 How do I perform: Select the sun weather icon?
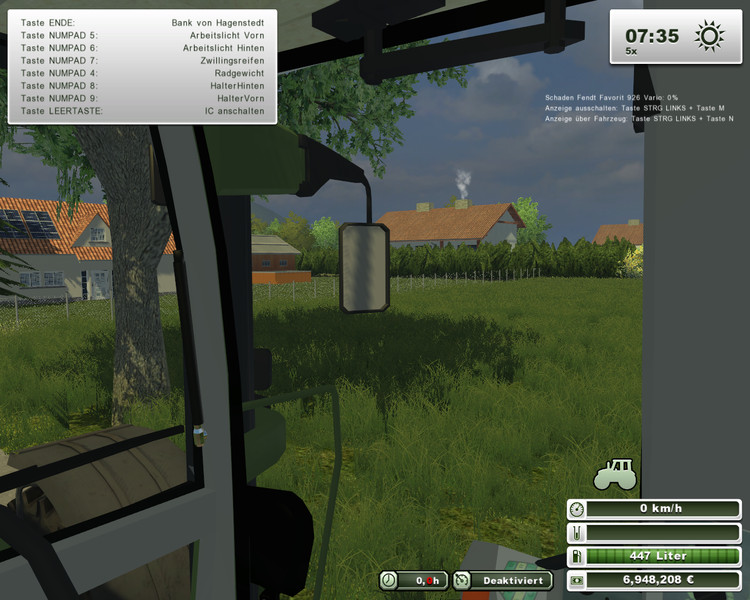click(x=709, y=38)
